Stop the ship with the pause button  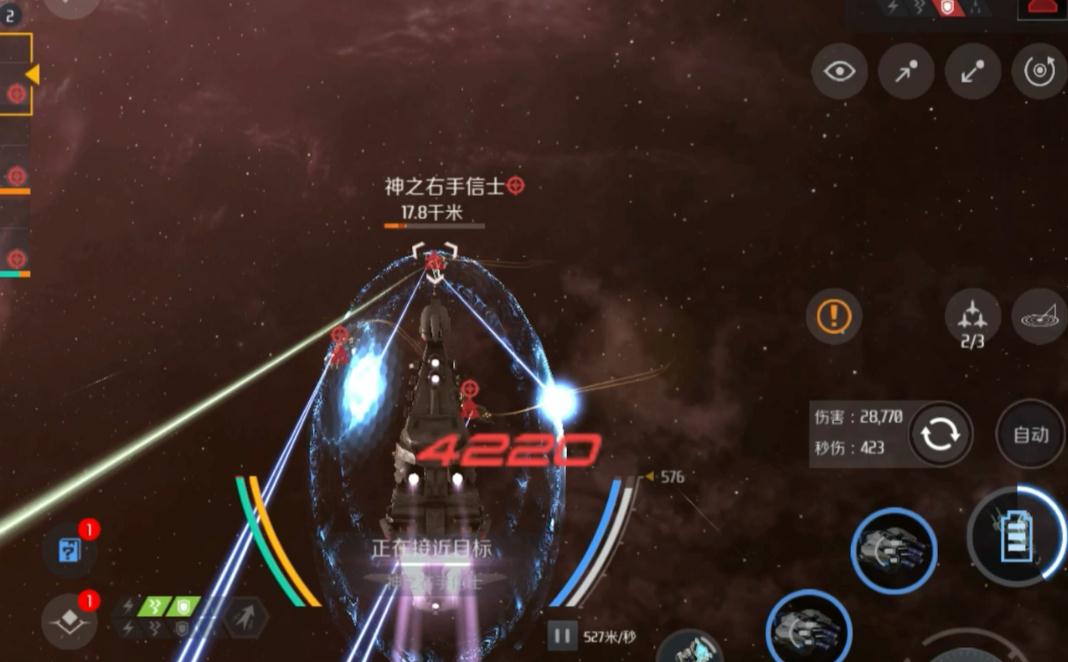coord(562,635)
